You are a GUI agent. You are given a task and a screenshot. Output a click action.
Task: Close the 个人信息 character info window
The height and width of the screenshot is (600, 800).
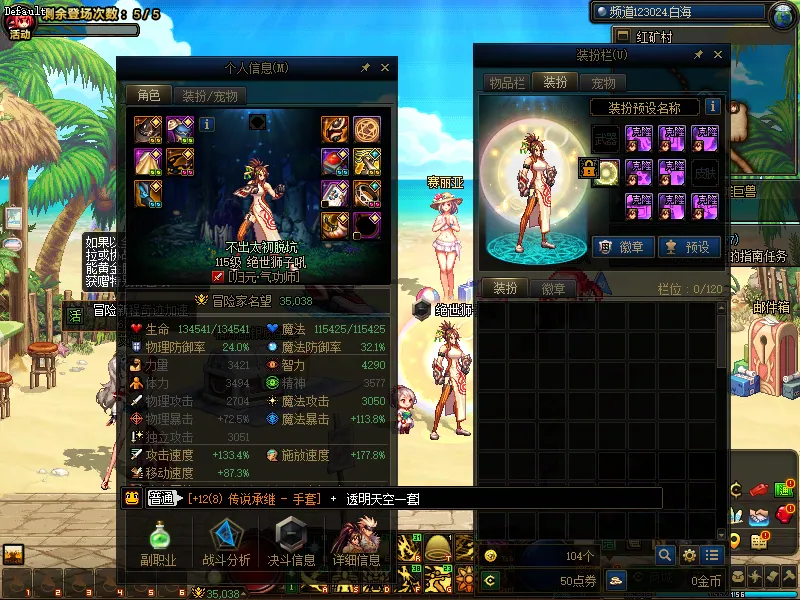click(x=385, y=68)
